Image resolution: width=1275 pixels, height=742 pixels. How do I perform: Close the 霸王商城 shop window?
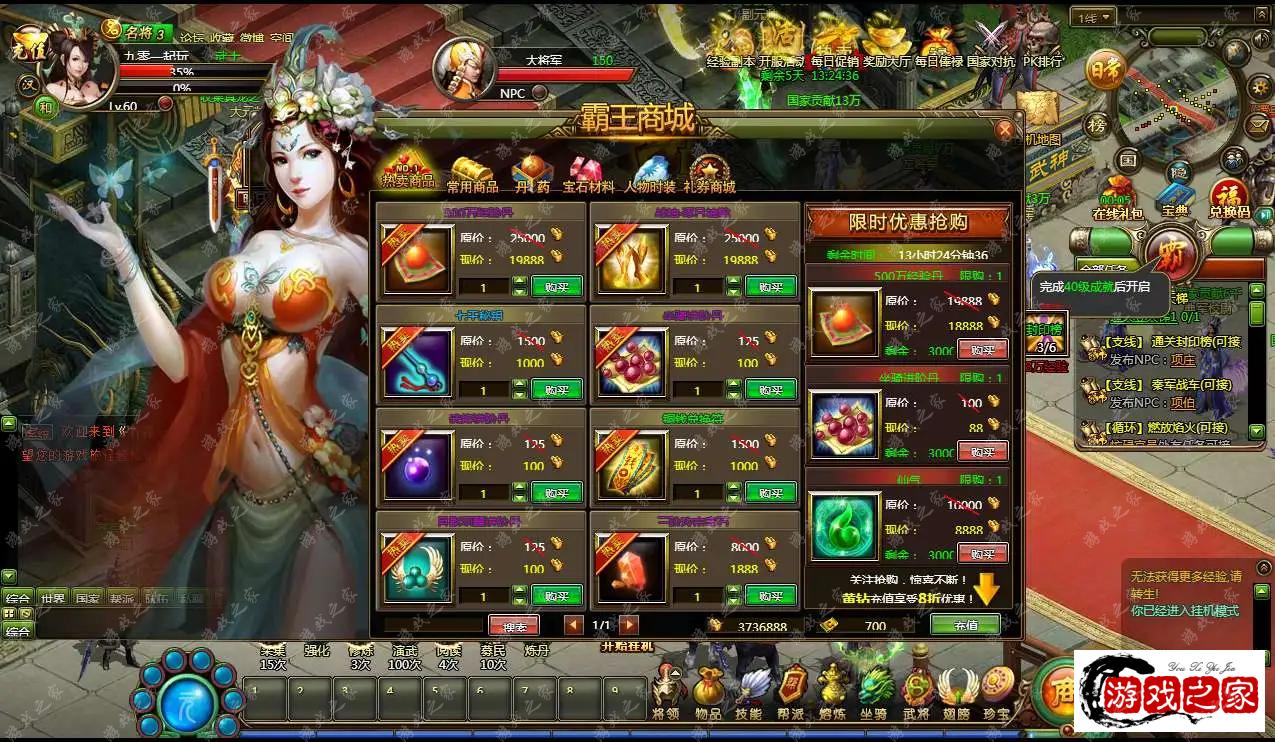tap(1004, 129)
